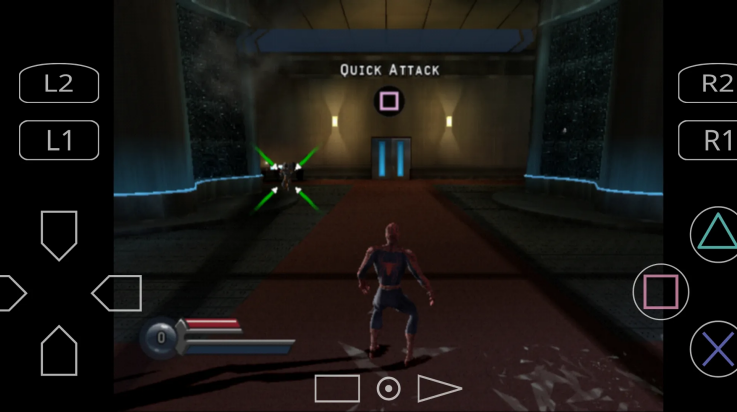Screen dimensions: 737x412
Task: Tap the circular dot button between Select and Start
Action: [x=388, y=388]
